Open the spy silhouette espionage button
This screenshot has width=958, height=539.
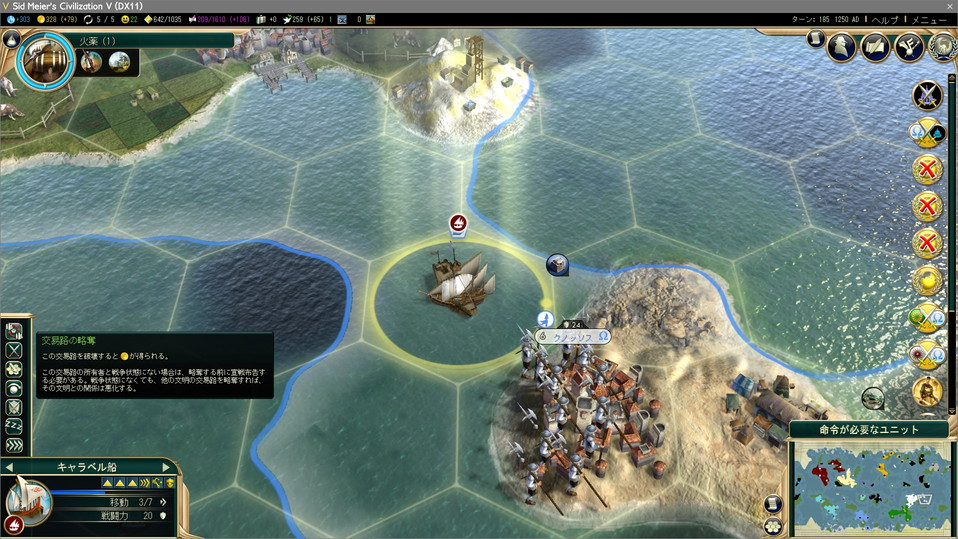[843, 44]
